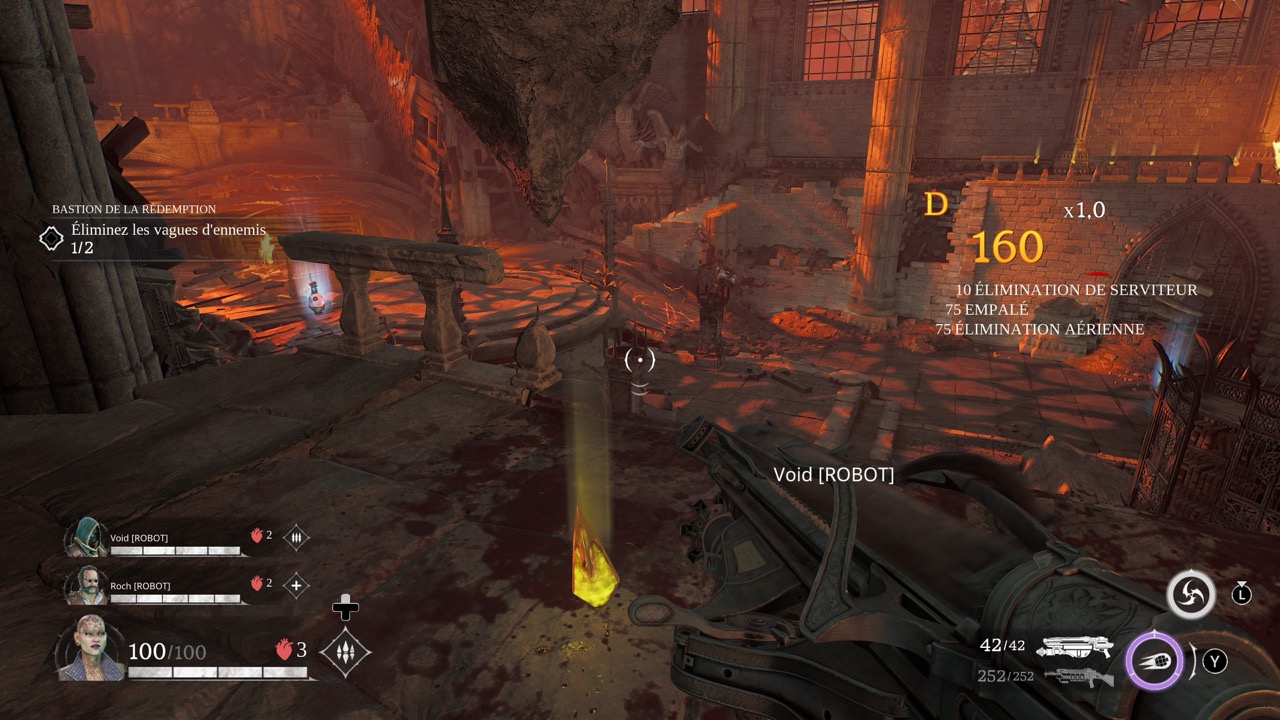
Task: Click Void [ROBOT]'s teammate portrait
Action: 86,538
